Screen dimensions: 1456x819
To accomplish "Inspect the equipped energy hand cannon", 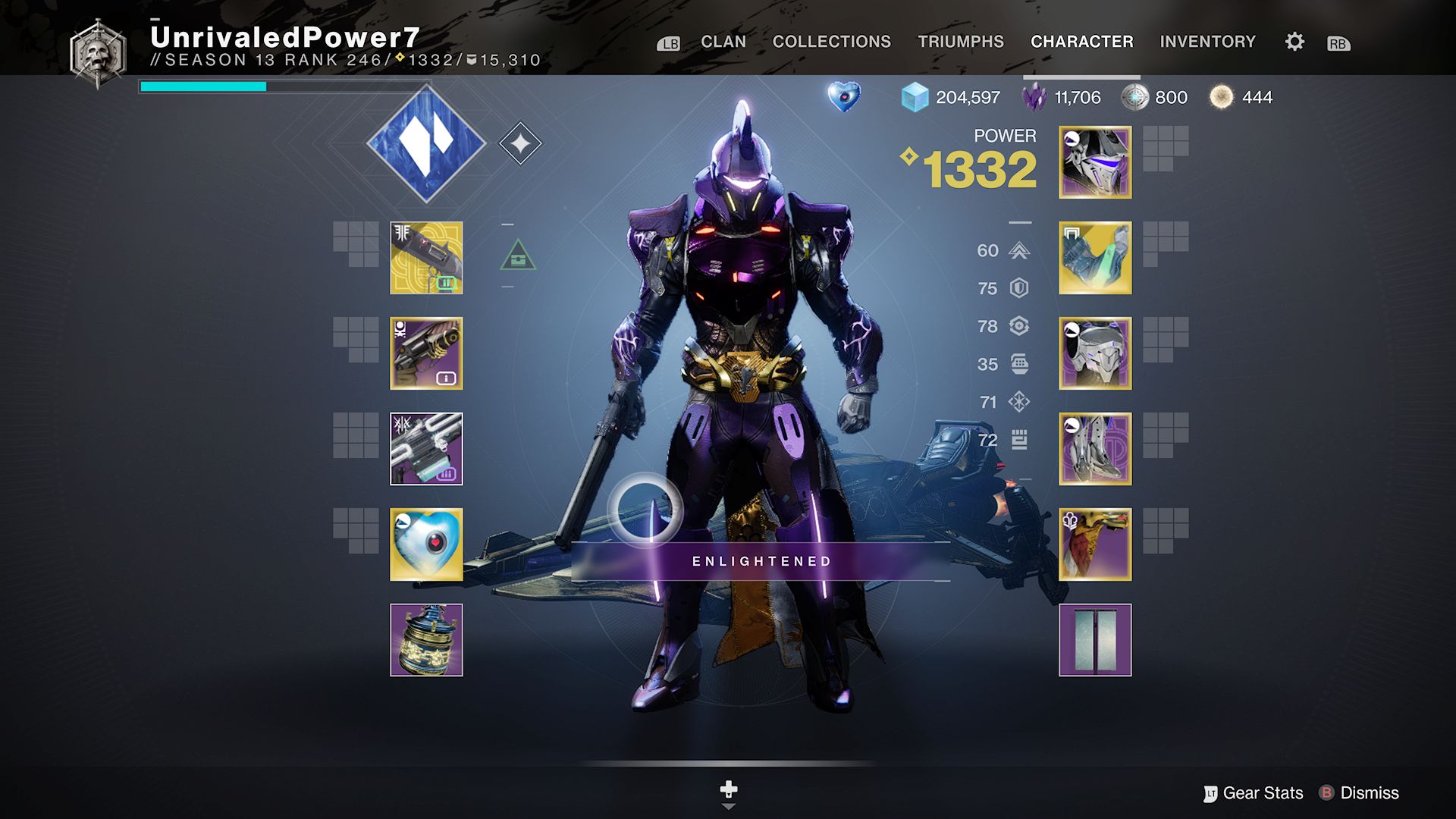I will [x=426, y=353].
